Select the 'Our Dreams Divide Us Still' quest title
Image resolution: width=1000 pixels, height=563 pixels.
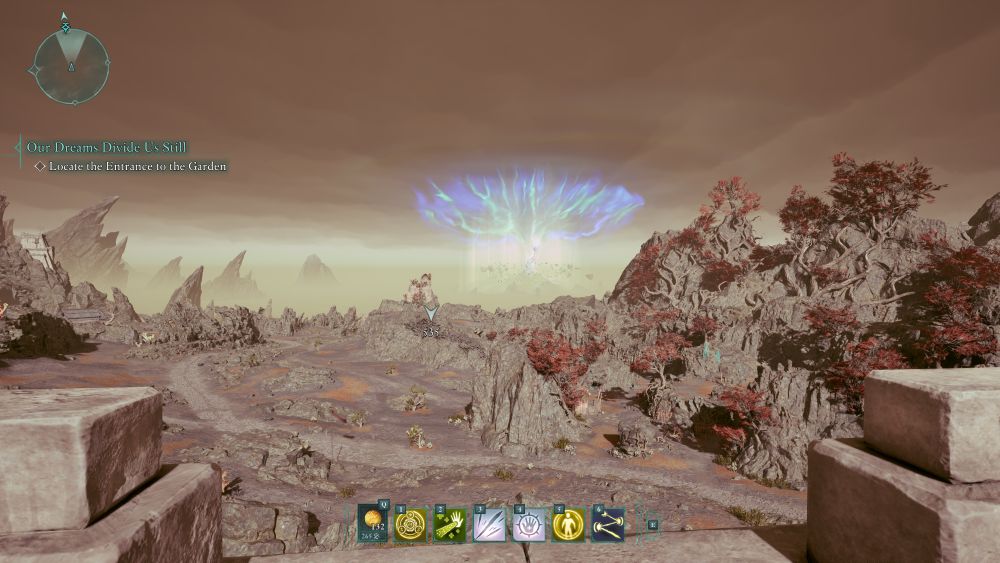106,147
